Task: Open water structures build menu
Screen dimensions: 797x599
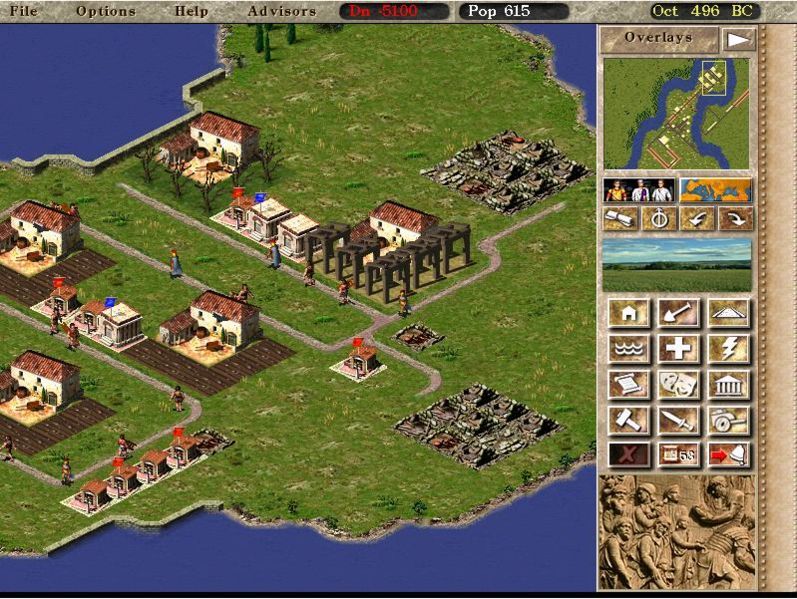Action: (x=629, y=349)
